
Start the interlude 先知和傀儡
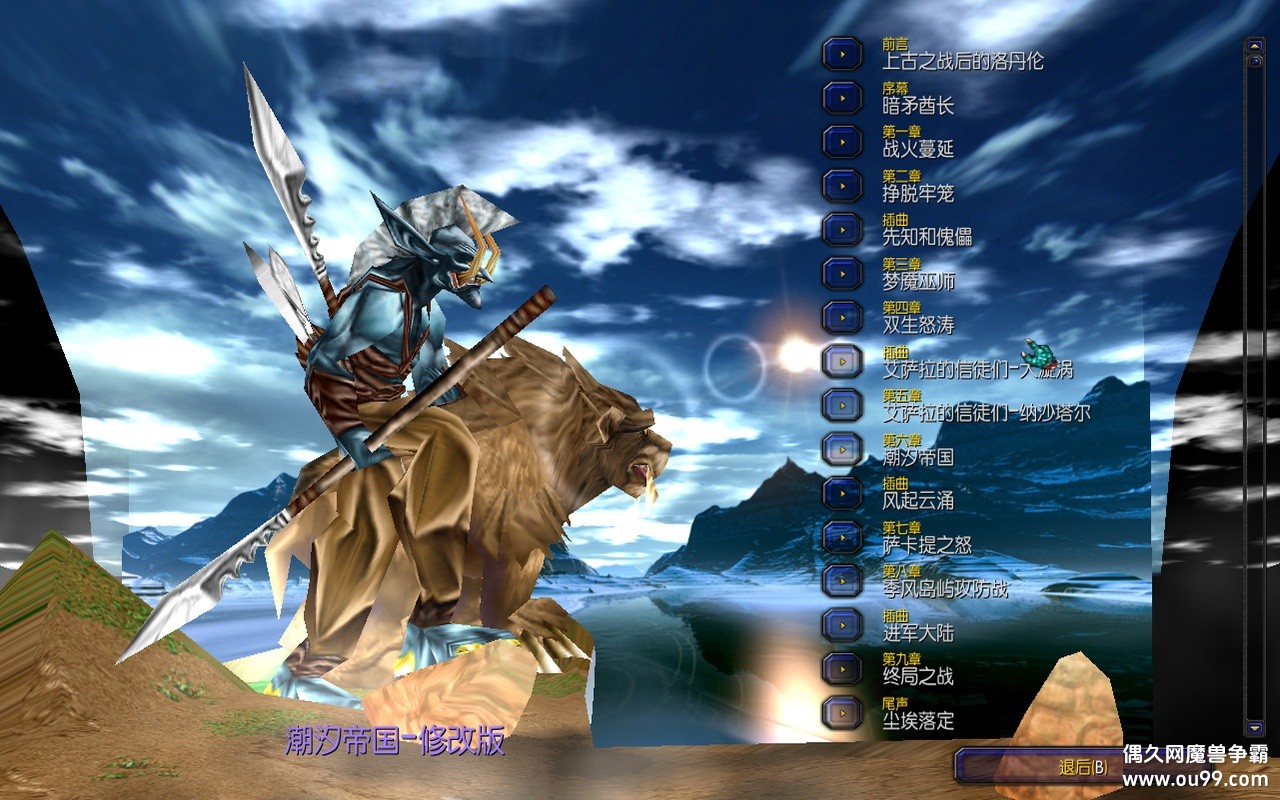842,229
